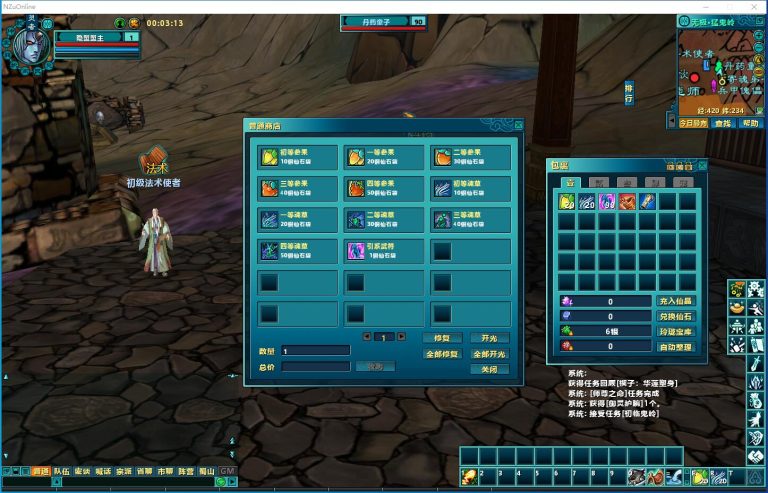This screenshot has width=768, height=493.
Task: Click 充入仙晶 in the bag panel
Action: [x=675, y=300]
